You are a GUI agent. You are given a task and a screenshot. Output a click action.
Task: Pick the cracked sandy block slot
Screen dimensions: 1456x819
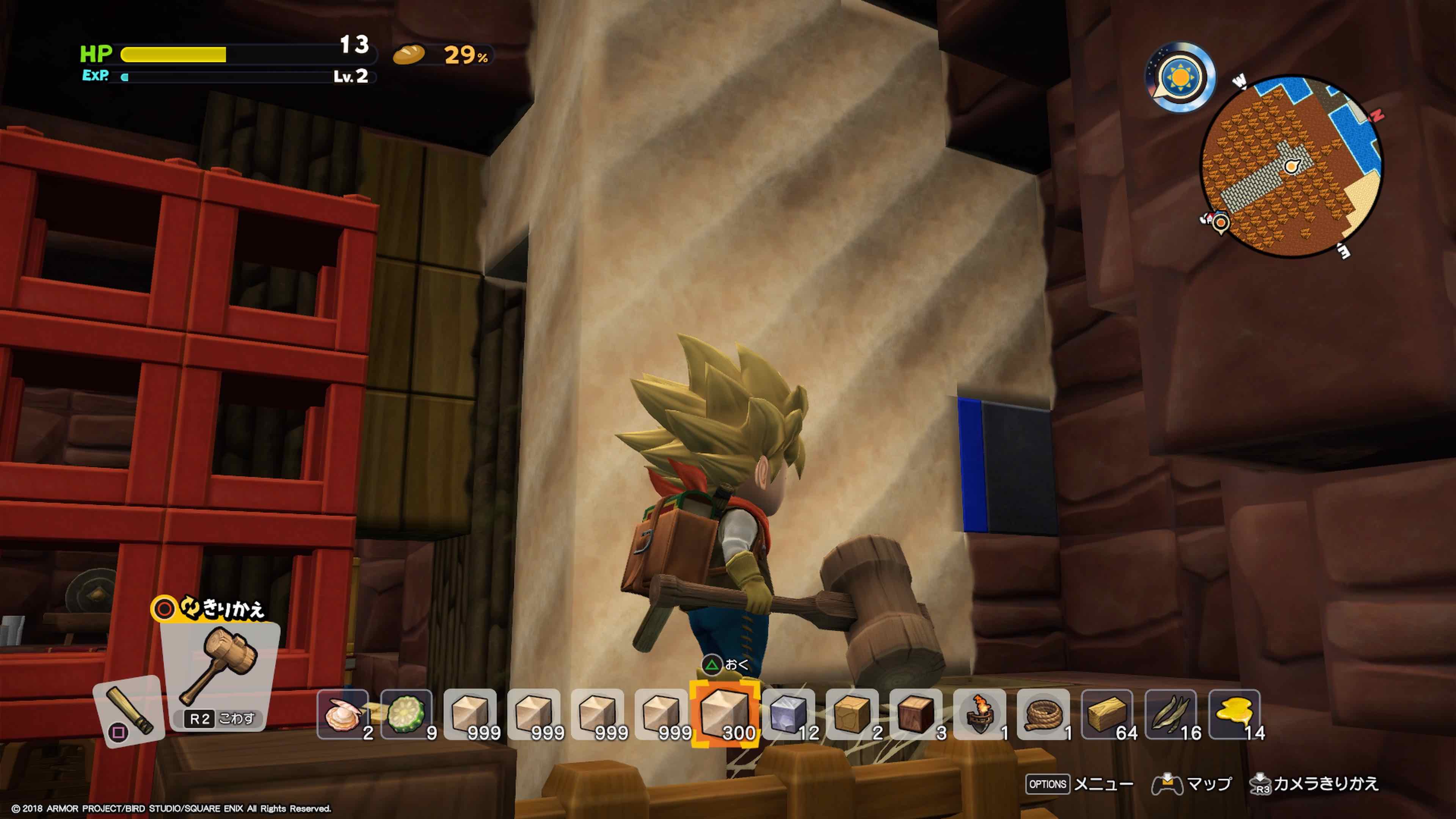852,714
